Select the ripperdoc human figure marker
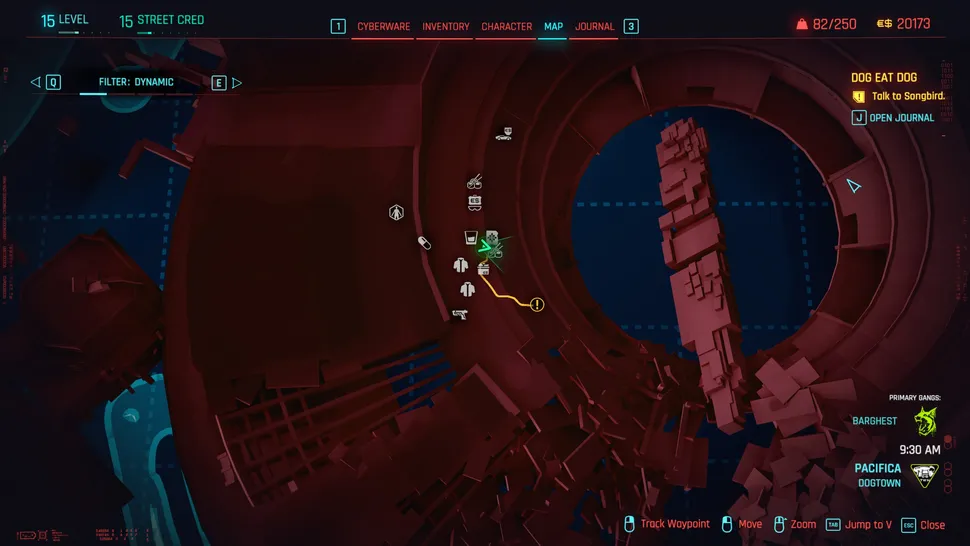 coord(396,212)
